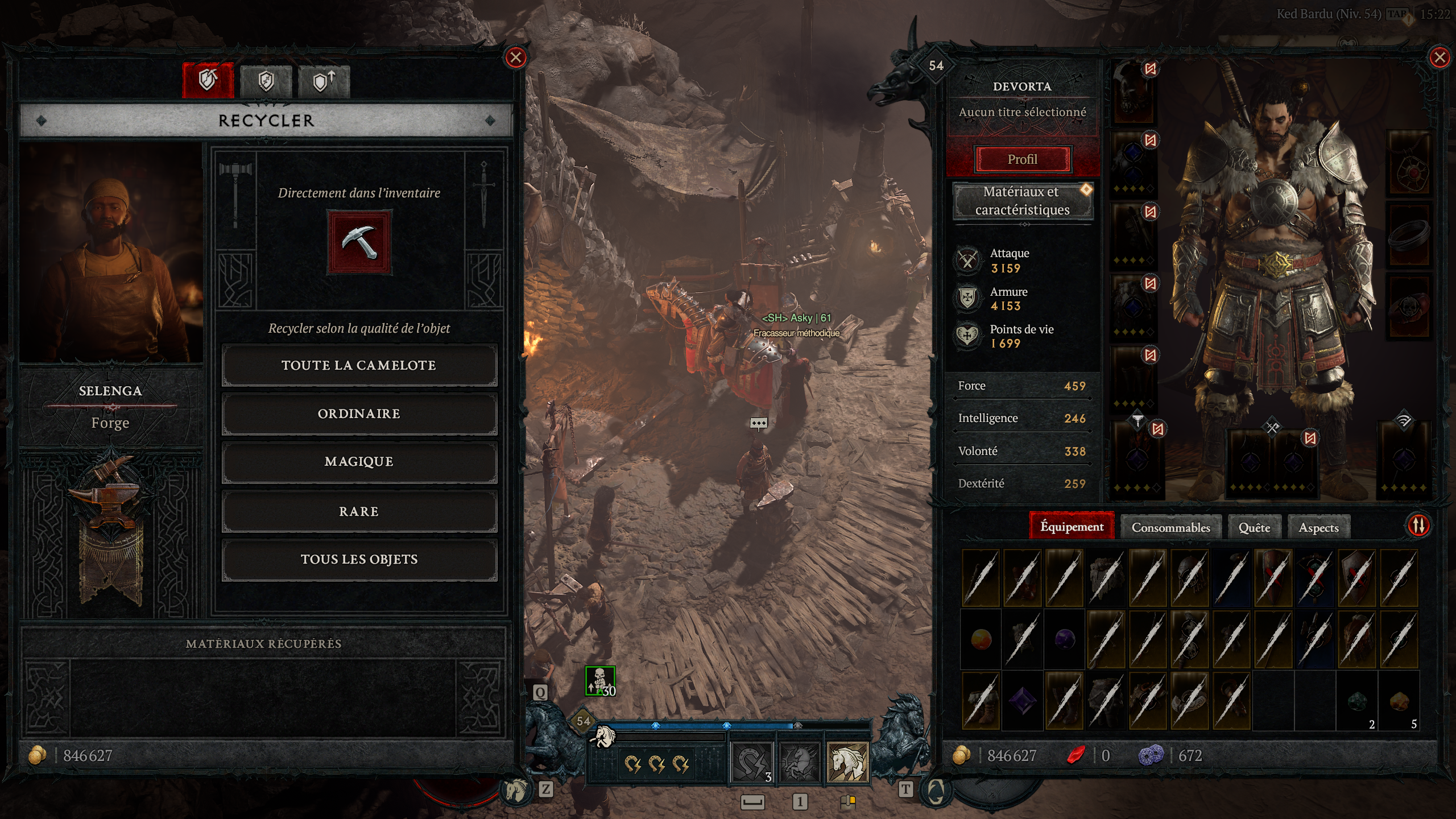Viewport: 1456px width, 819px height.
Task: Select the orange orb inventory item
Action: coord(981,639)
